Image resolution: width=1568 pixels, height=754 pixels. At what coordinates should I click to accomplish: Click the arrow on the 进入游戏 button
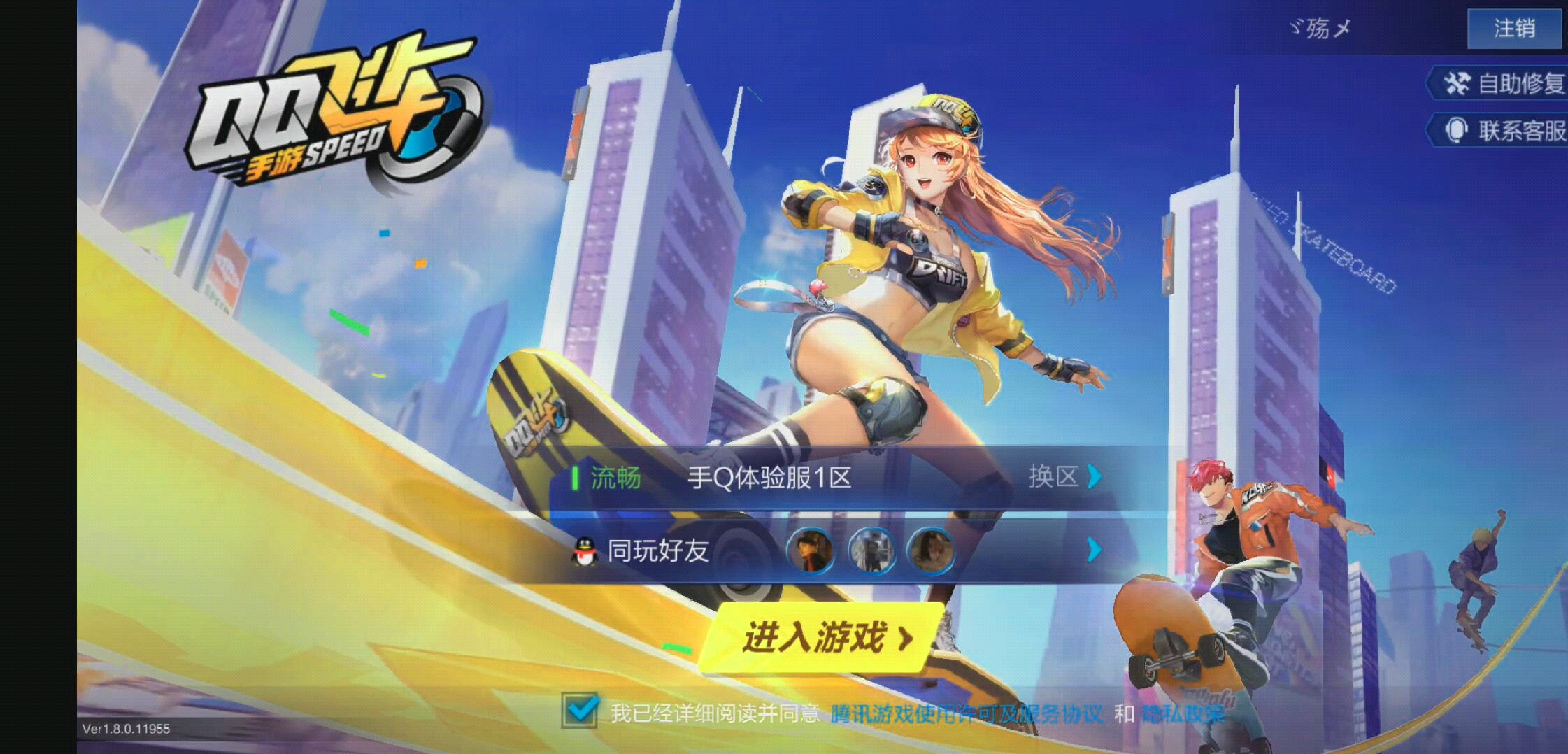pyautogui.click(x=907, y=639)
